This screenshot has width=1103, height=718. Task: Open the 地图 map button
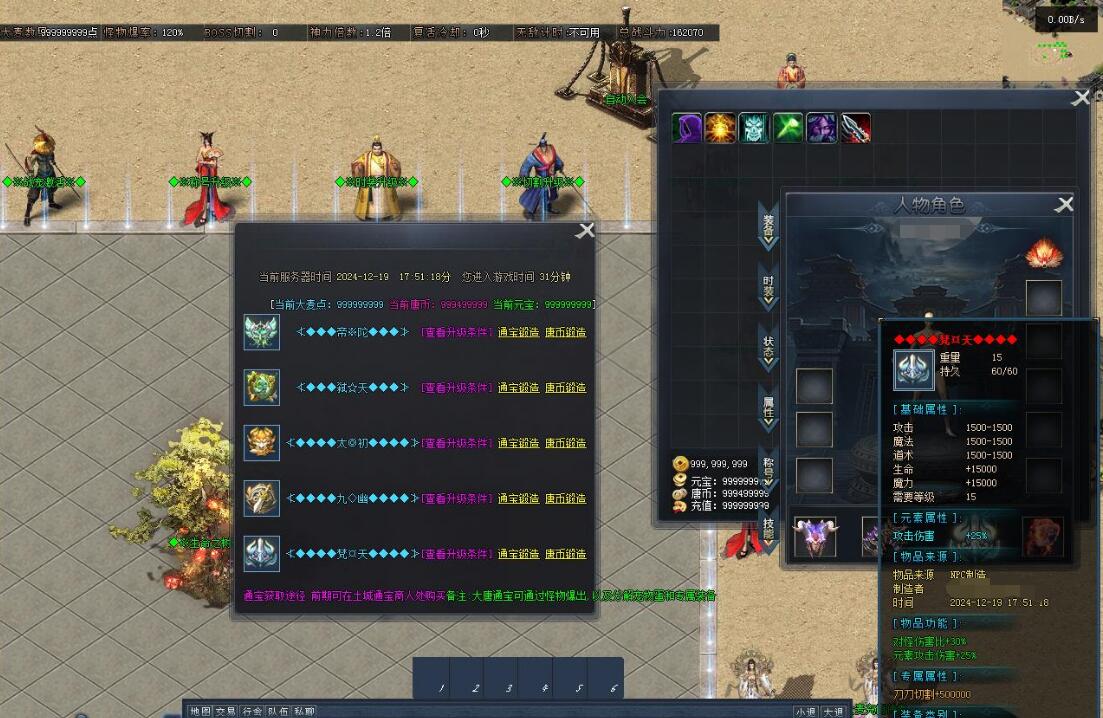(x=200, y=711)
